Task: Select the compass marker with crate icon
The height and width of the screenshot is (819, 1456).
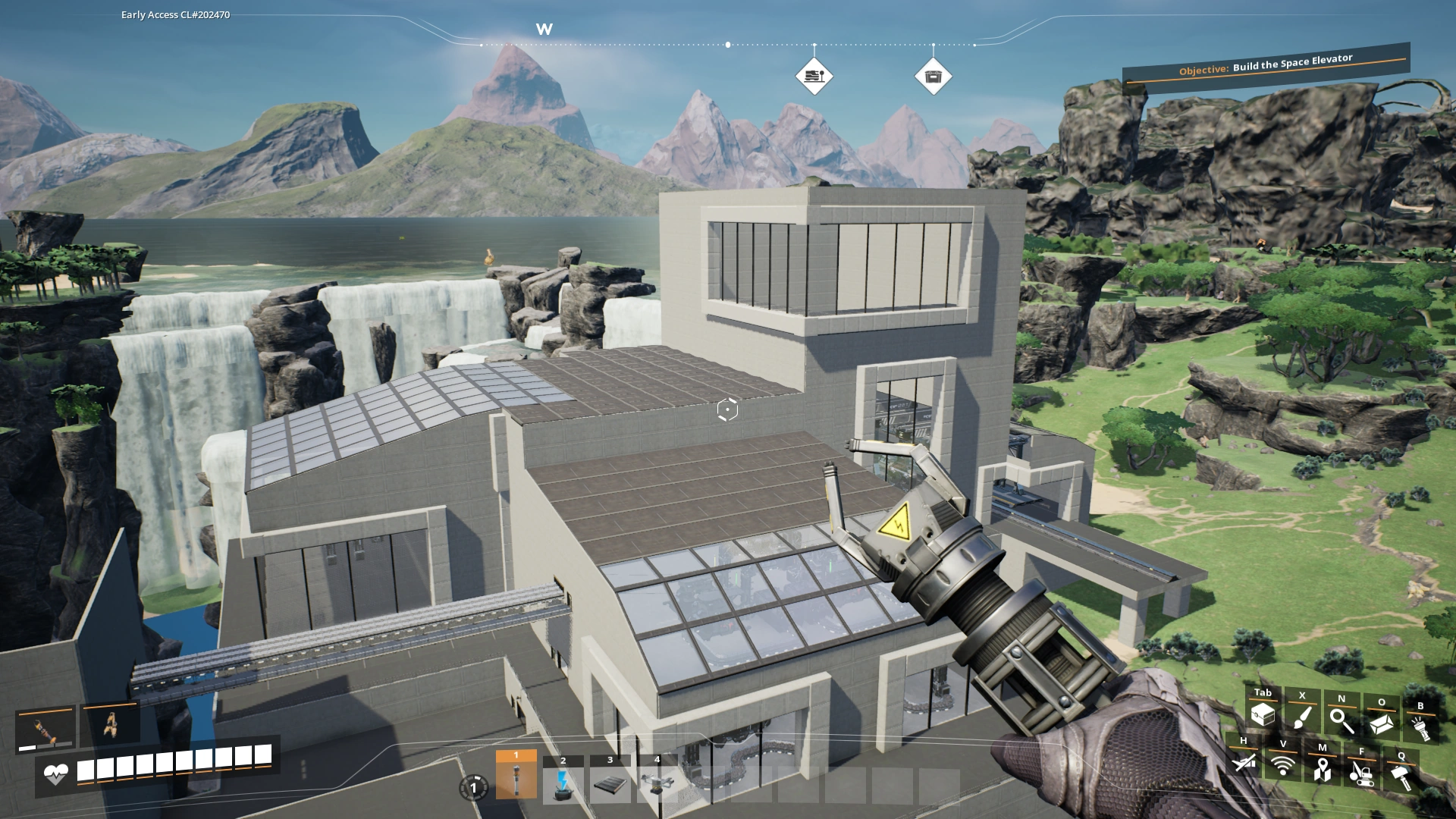Action: [x=933, y=76]
